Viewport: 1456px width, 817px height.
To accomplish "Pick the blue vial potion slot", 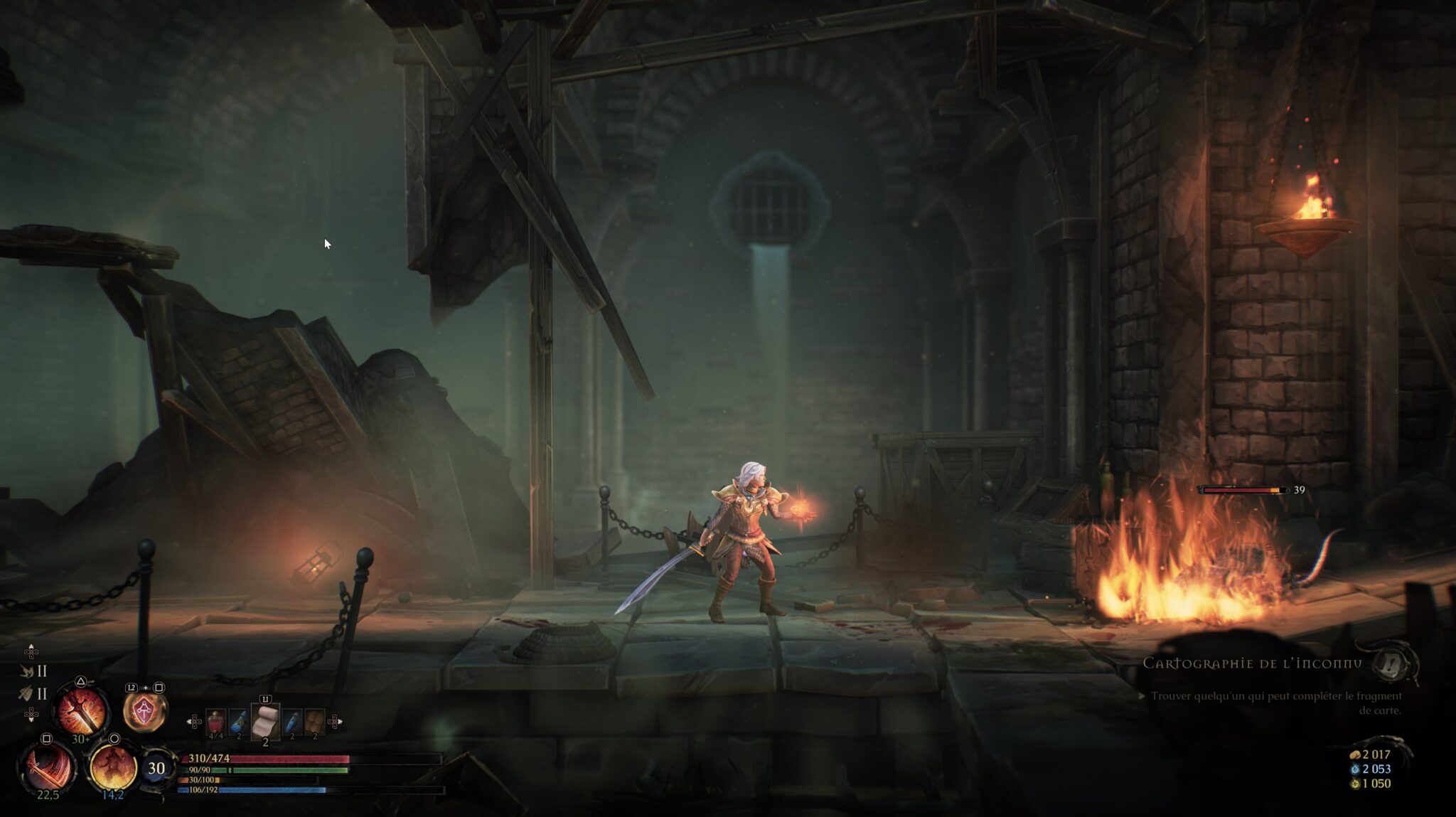I will [x=292, y=722].
